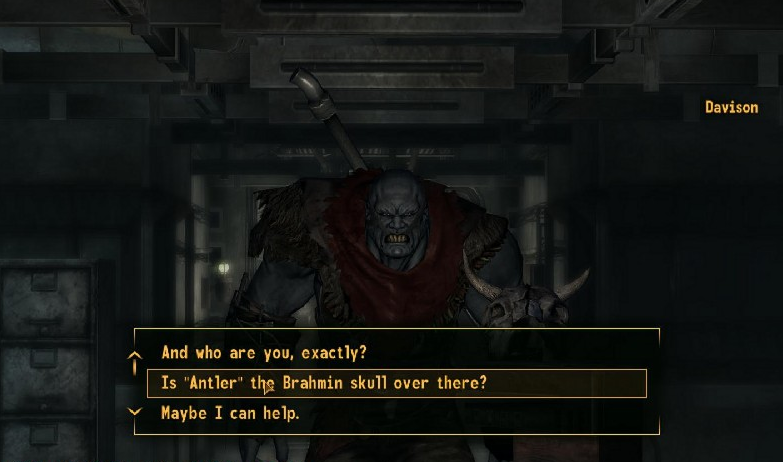This screenshot has height=462, width=783.
Task: Ask "And who are you, exactly?"
Action: point(264,353)
